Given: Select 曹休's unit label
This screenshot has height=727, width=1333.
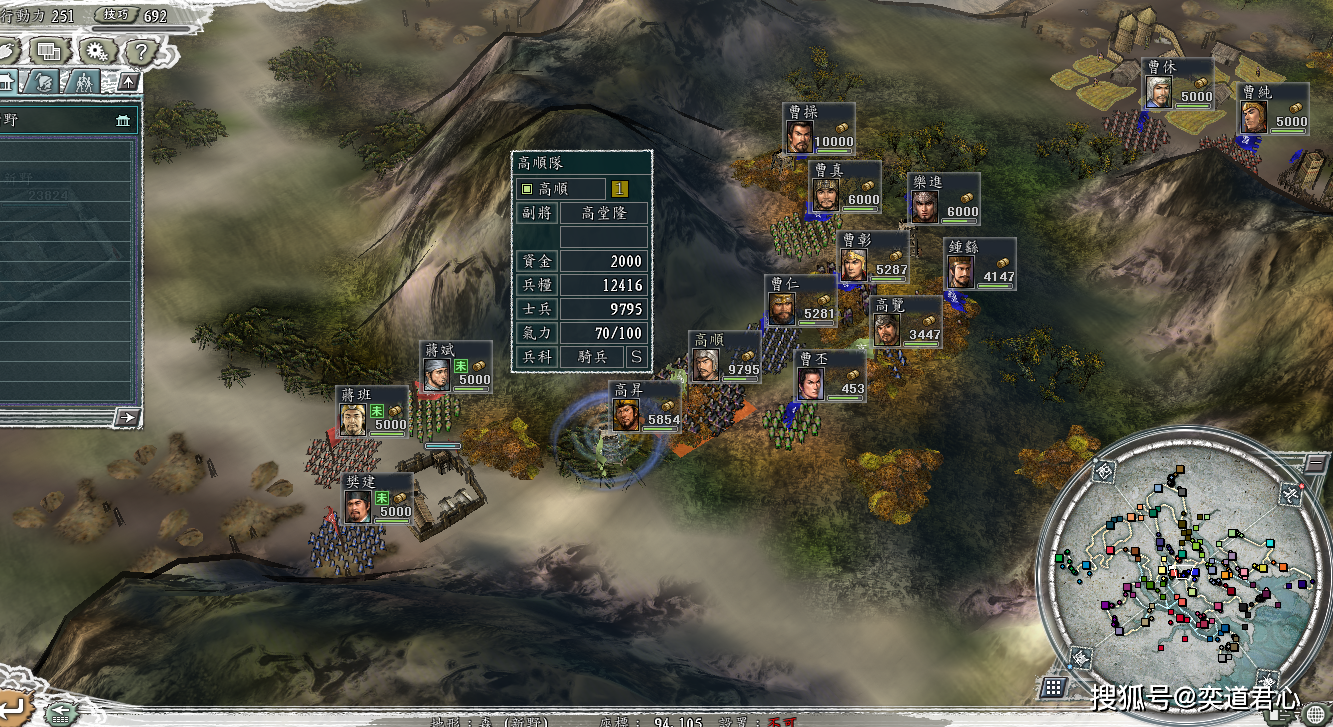Looking at the screenshot, I should (1178, 84).
